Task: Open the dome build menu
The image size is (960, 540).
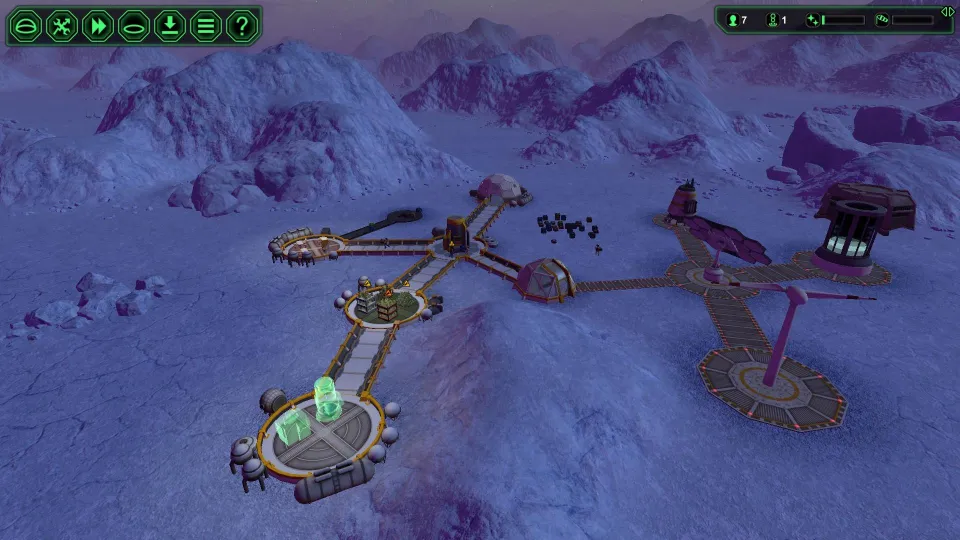Action: [26, 26]
